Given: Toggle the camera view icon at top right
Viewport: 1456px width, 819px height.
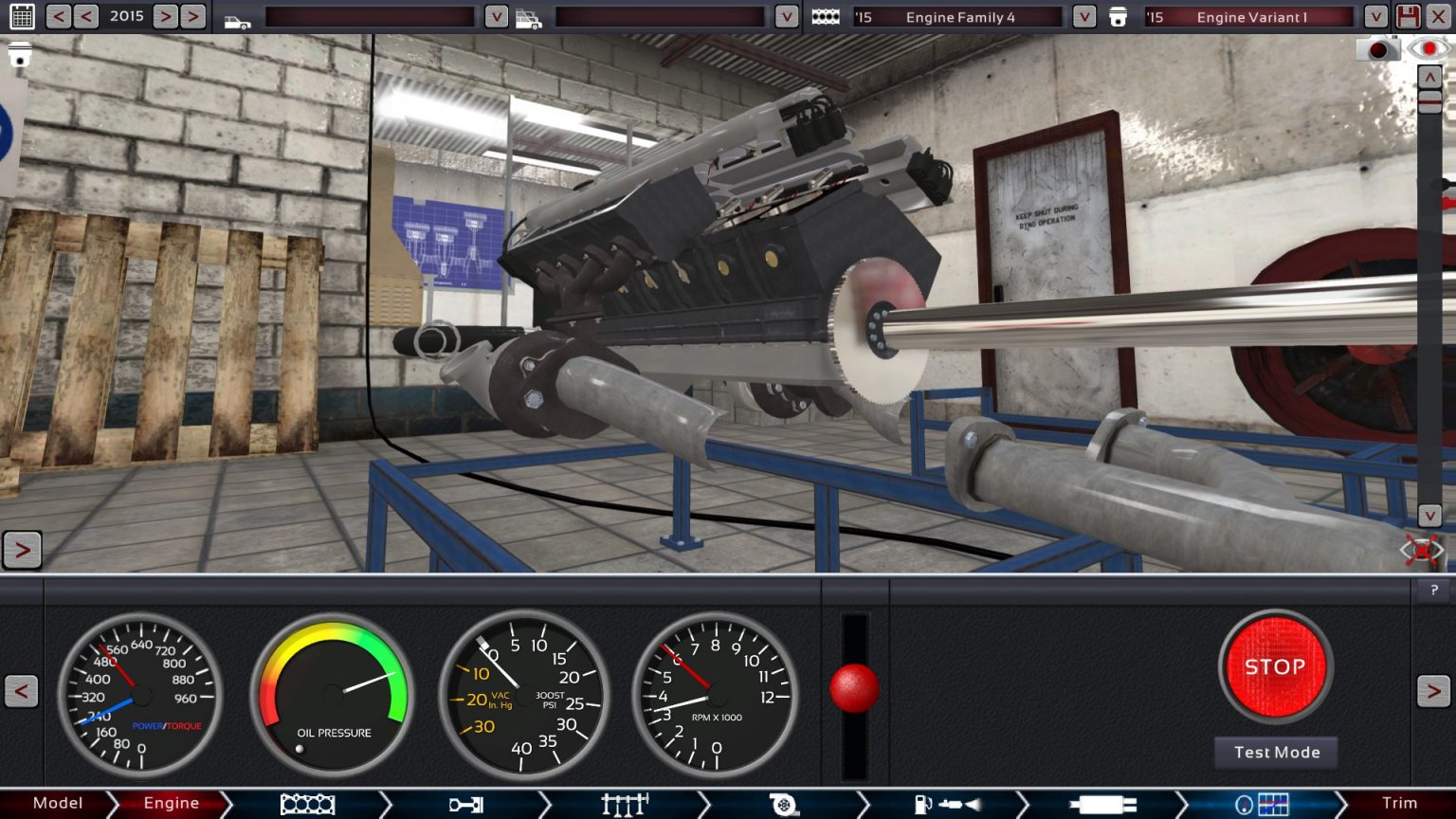Looking at the screenshot, I should click(1429, 48).
